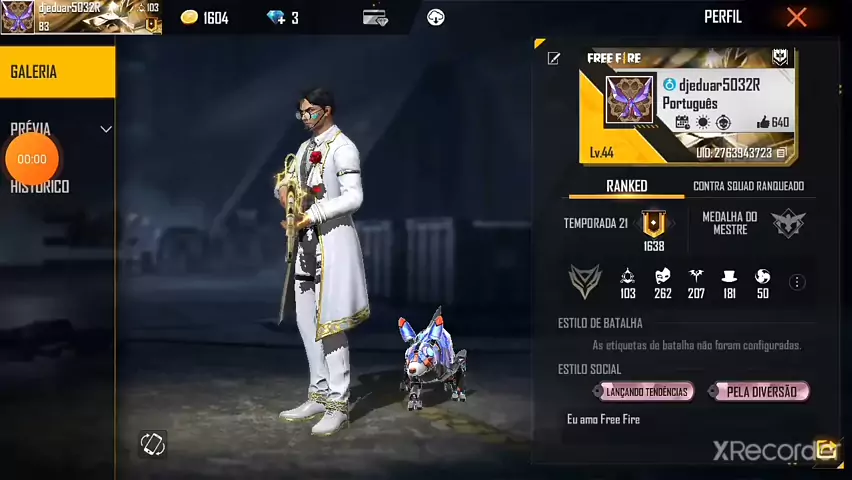Open the Galeria section
Screen dimensions: 852x480
[57, 72]
